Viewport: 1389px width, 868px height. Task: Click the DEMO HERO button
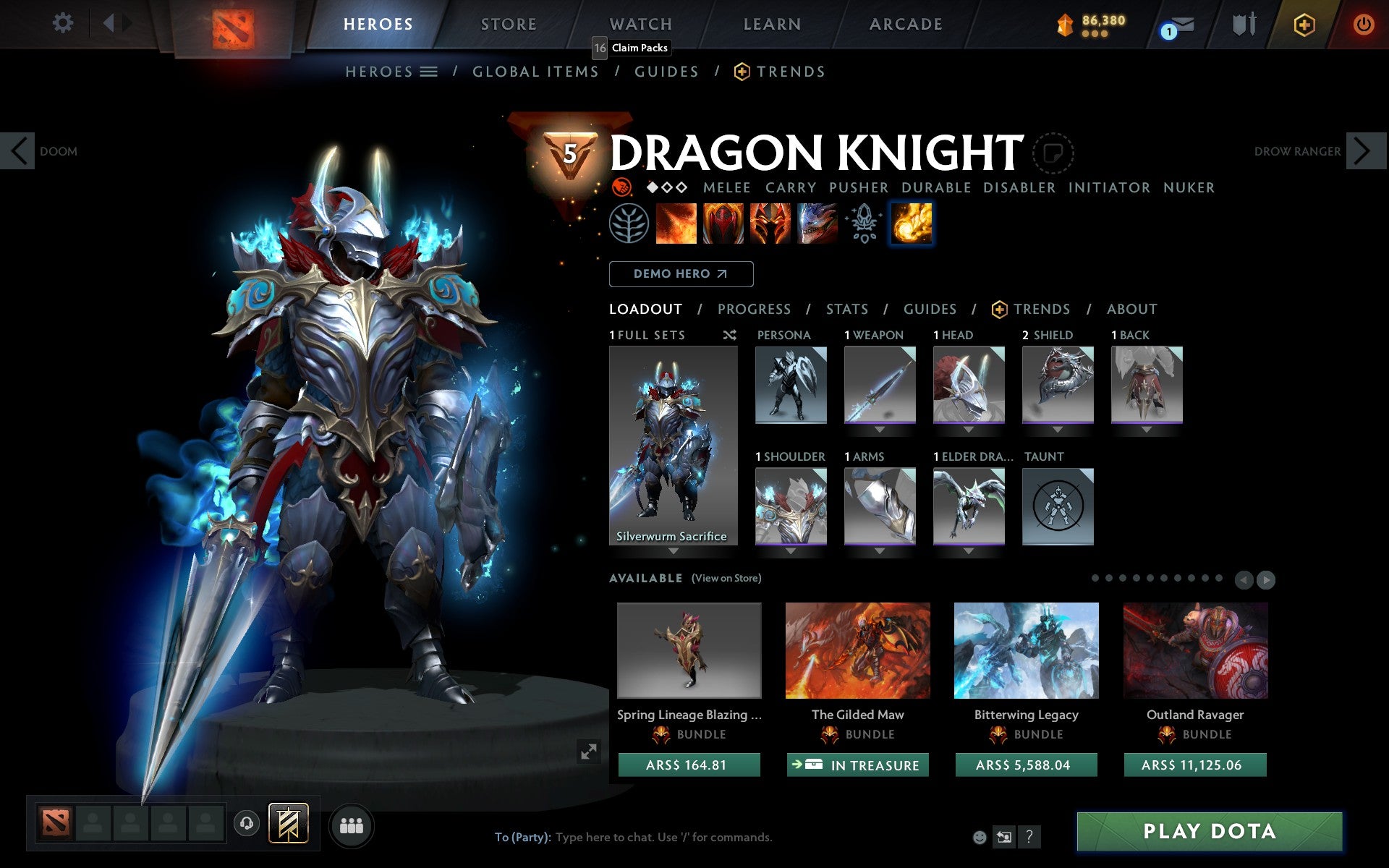[681, 273]
